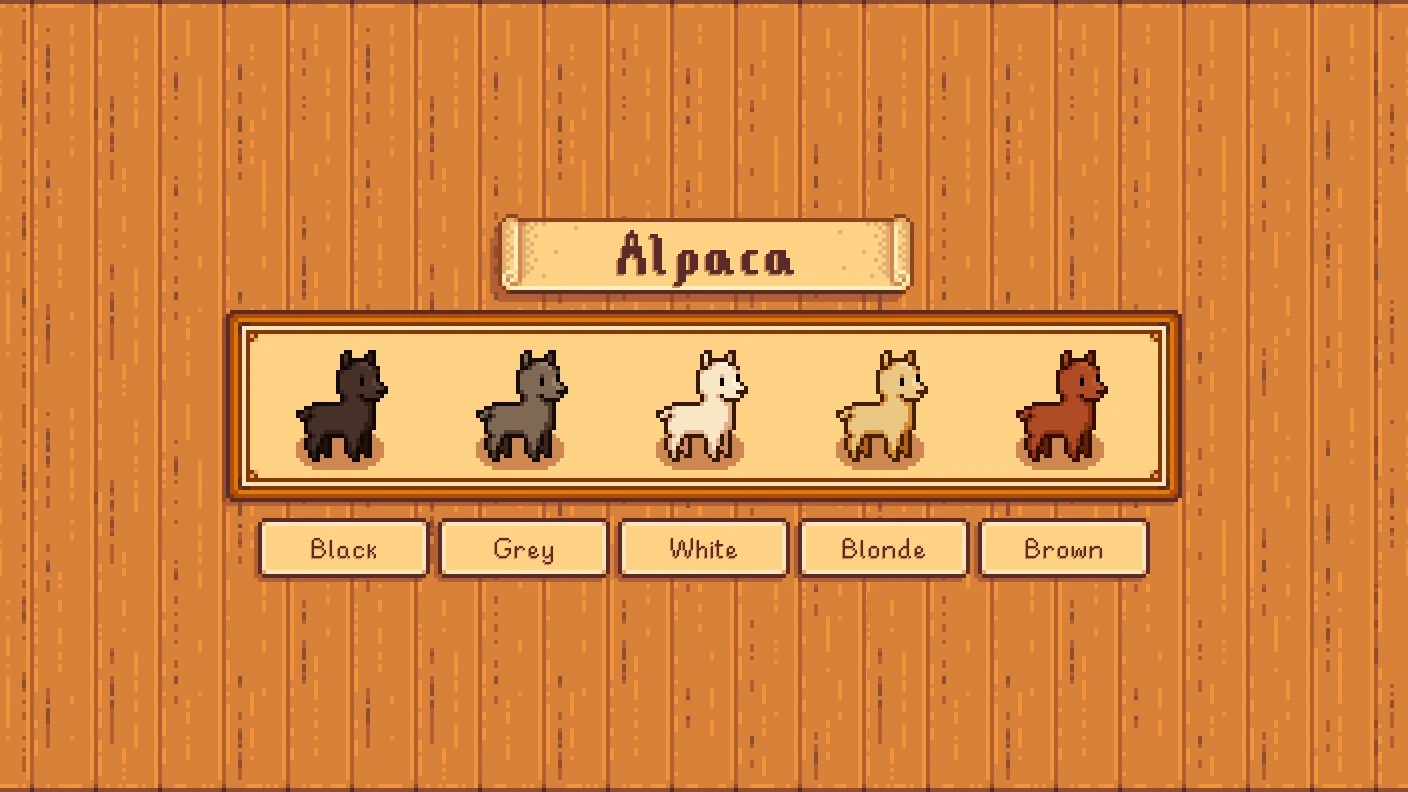Click the blonde alpaca preview
The image size is (1408, 792).
882,407
